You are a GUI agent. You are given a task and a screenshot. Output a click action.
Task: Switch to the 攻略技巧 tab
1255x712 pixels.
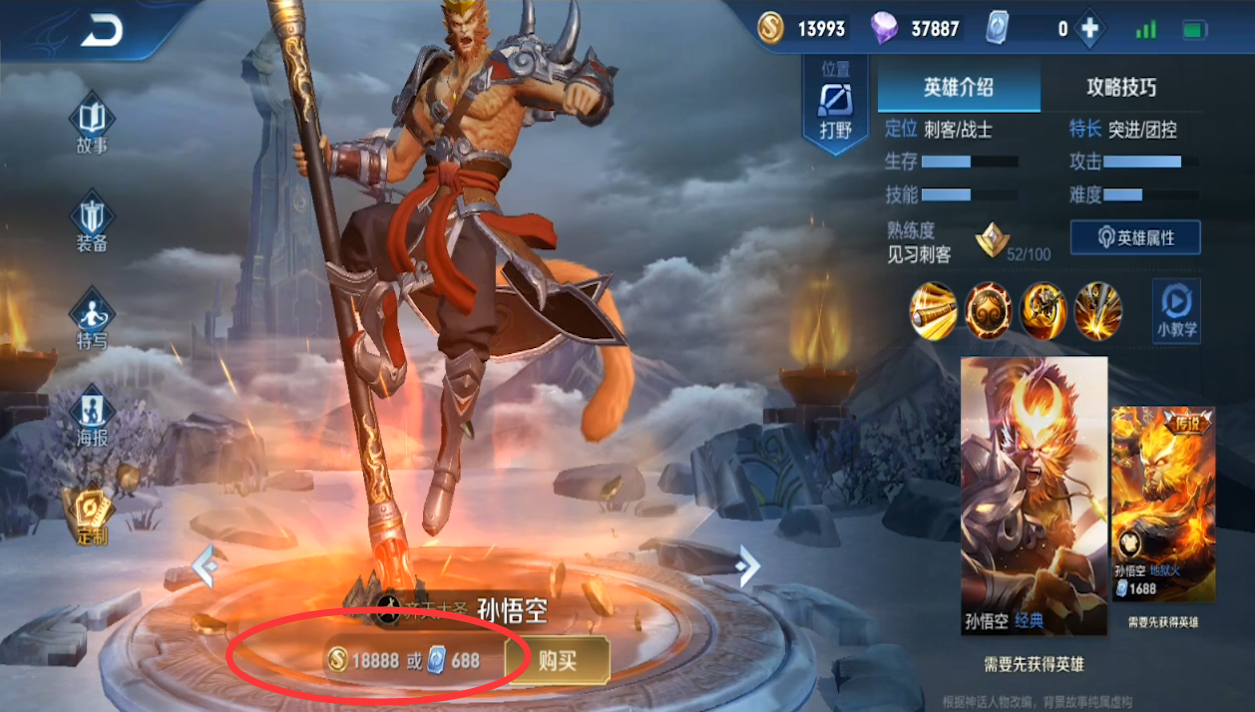1121,87
